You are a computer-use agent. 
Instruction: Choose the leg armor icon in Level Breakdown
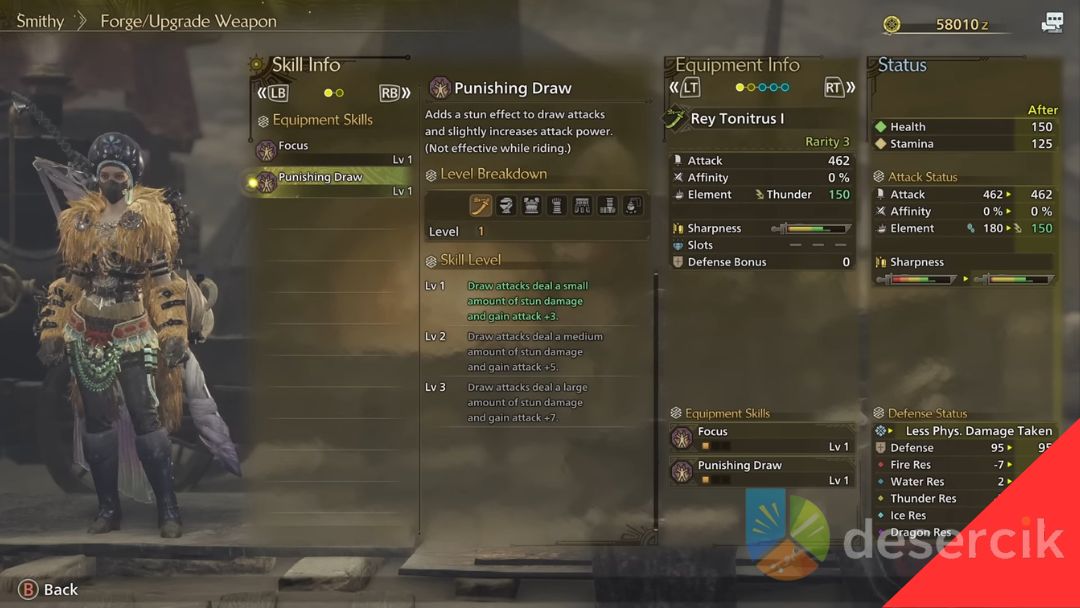click(x=607, y=205)
